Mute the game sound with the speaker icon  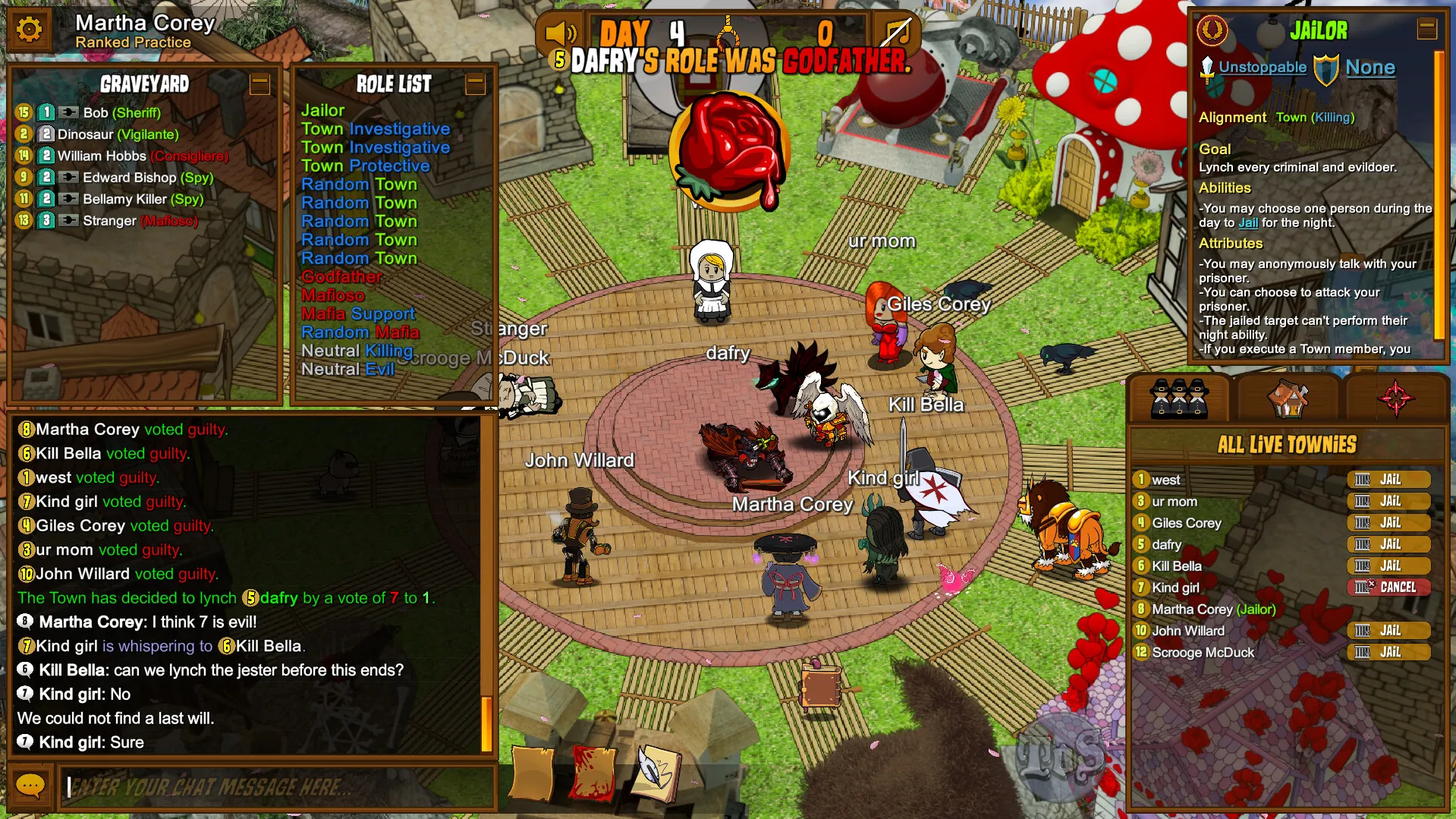click(x=558, y=33)
